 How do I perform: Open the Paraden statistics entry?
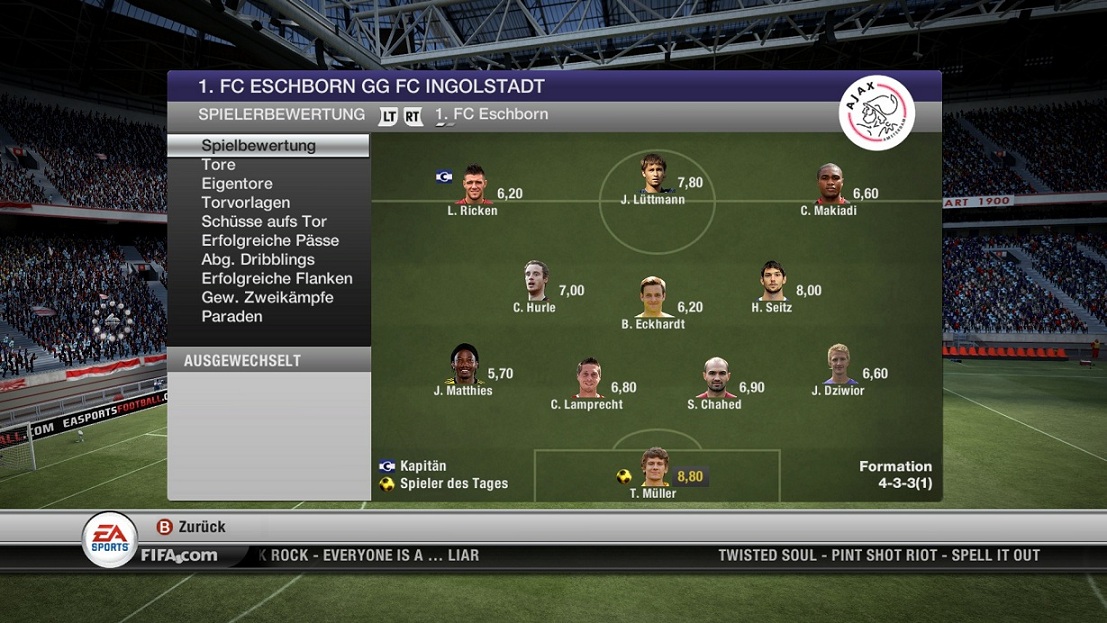point(232,317)
